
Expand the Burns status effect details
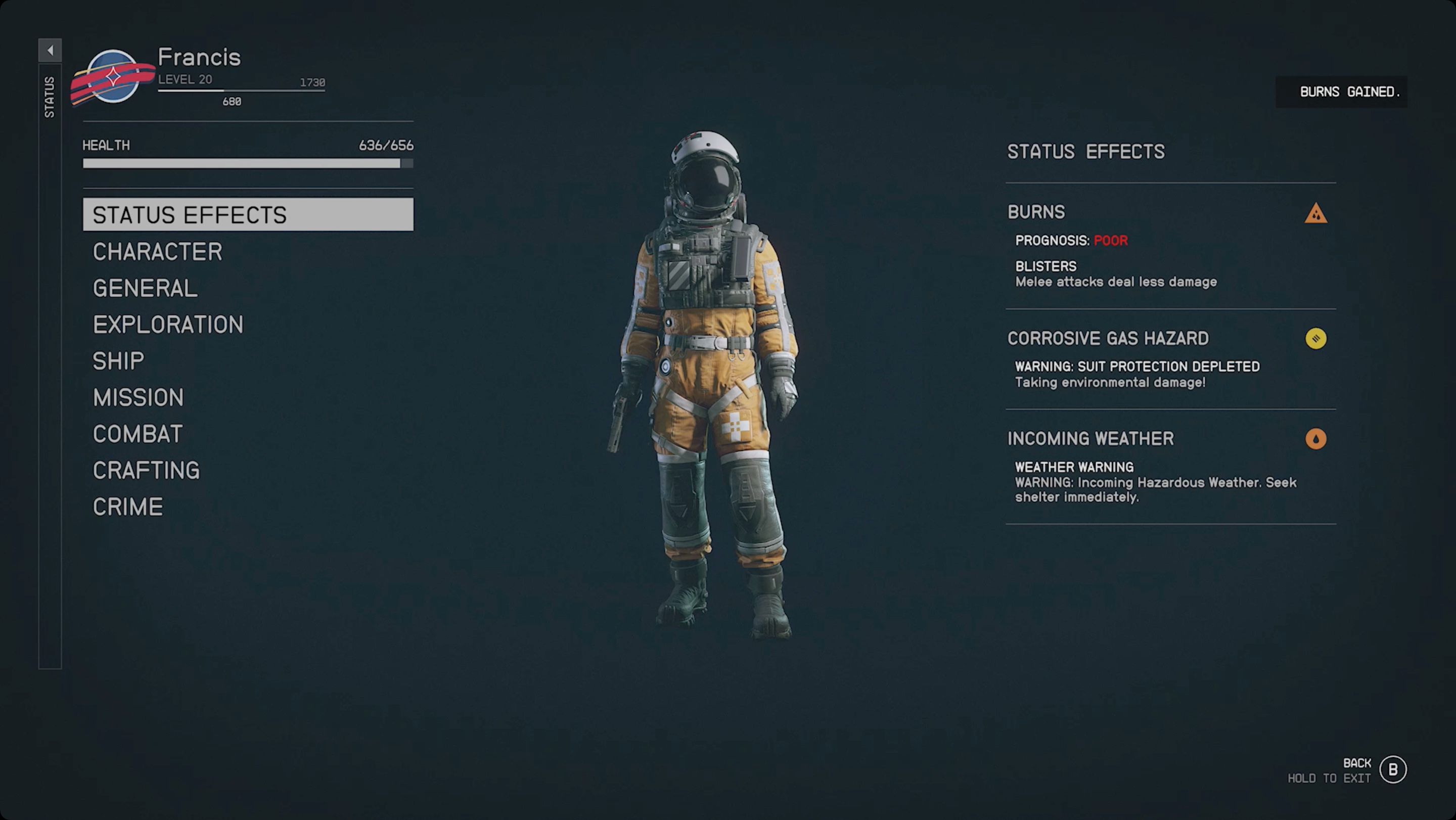coord(1036,212)
